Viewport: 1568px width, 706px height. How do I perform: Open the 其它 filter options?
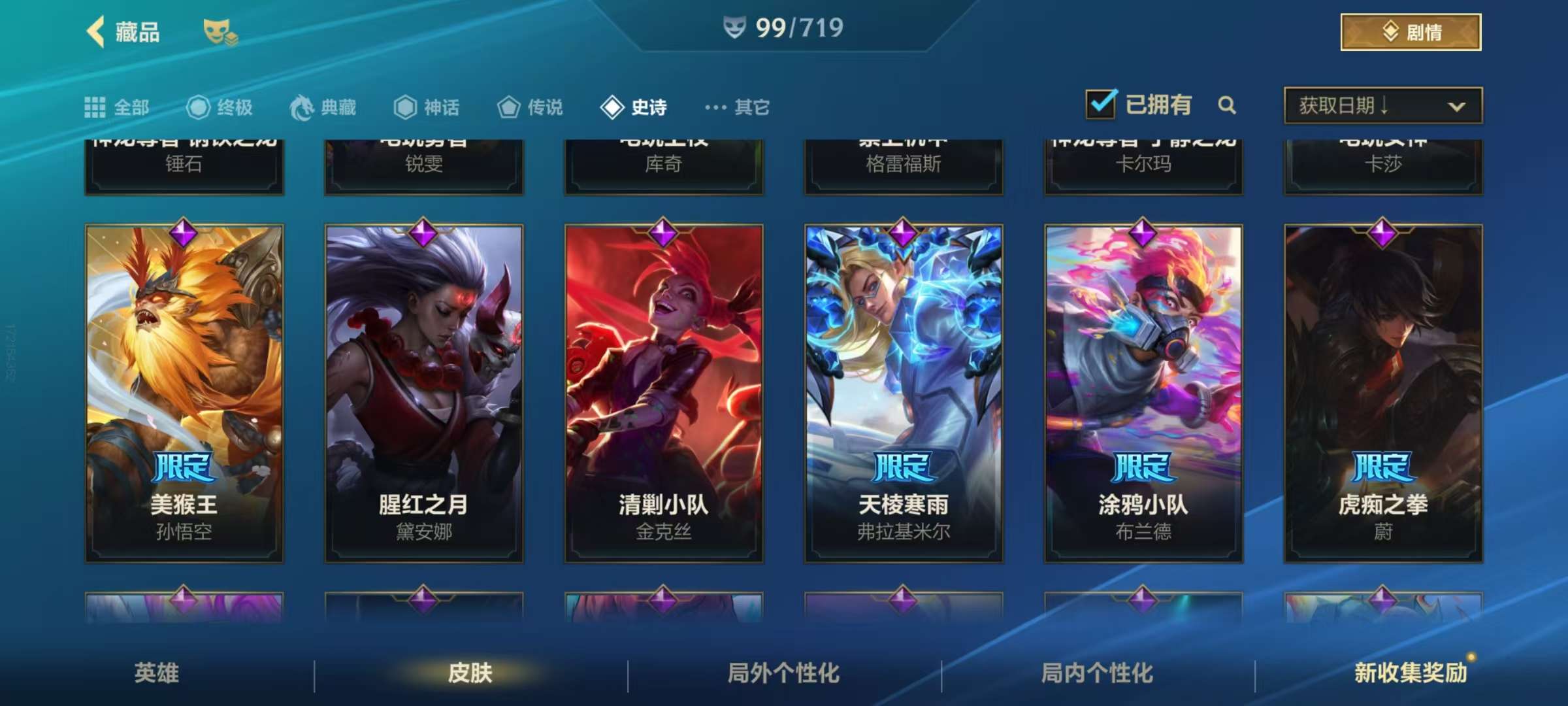(737, 107)
